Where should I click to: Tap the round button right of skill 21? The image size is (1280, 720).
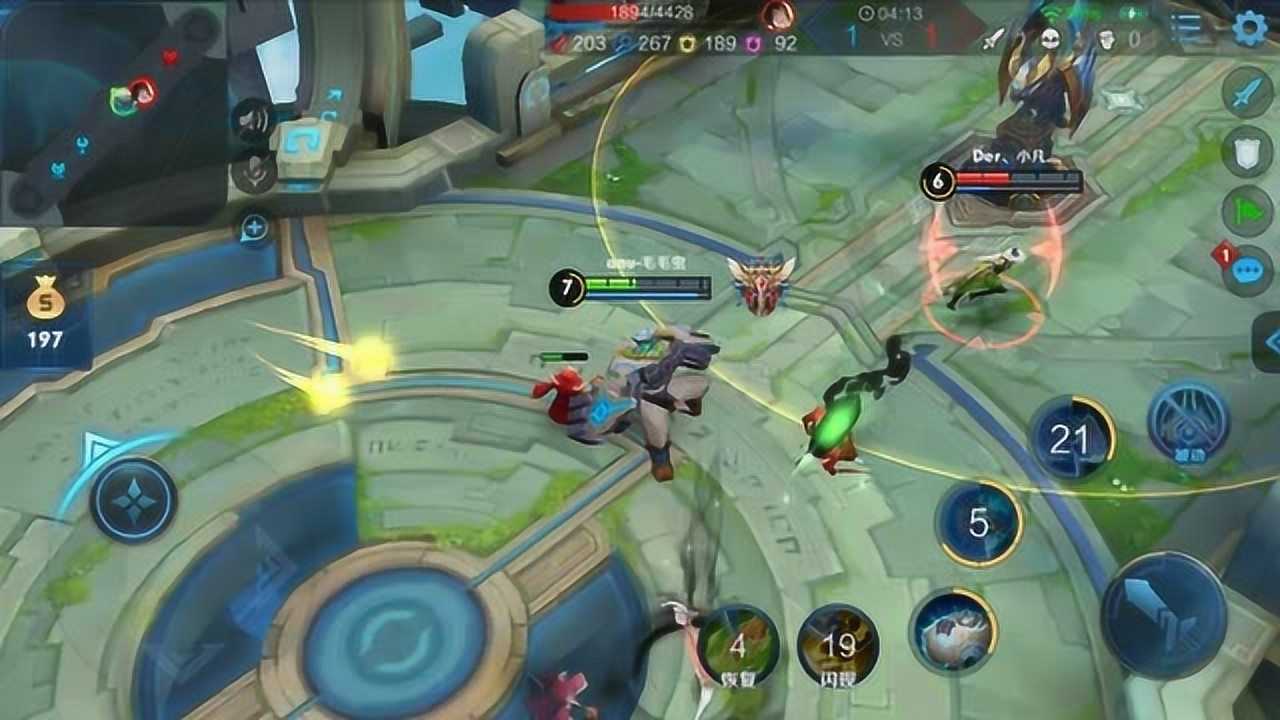[1187, 423]
